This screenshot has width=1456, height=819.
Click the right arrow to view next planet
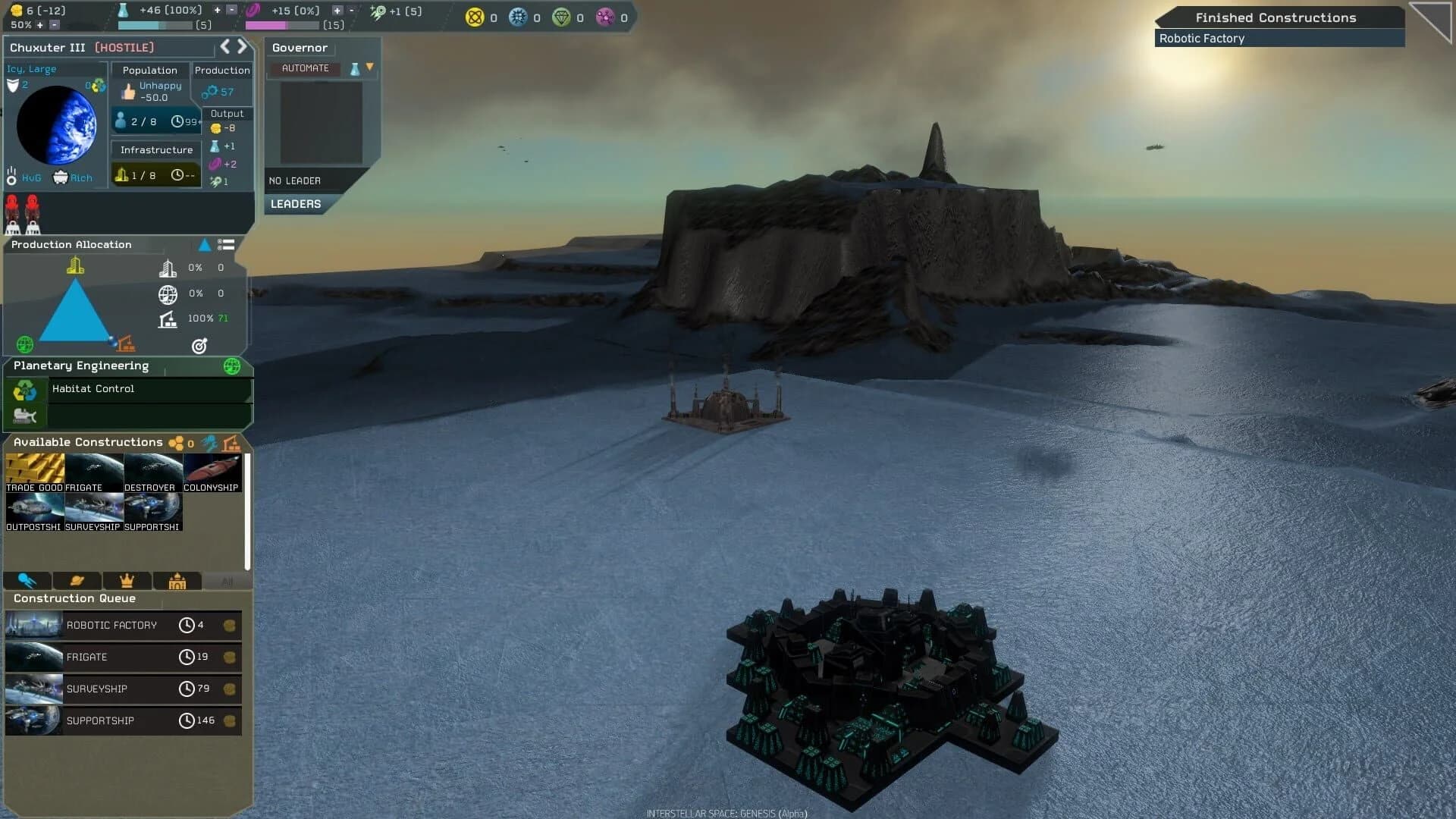point(242,45)
